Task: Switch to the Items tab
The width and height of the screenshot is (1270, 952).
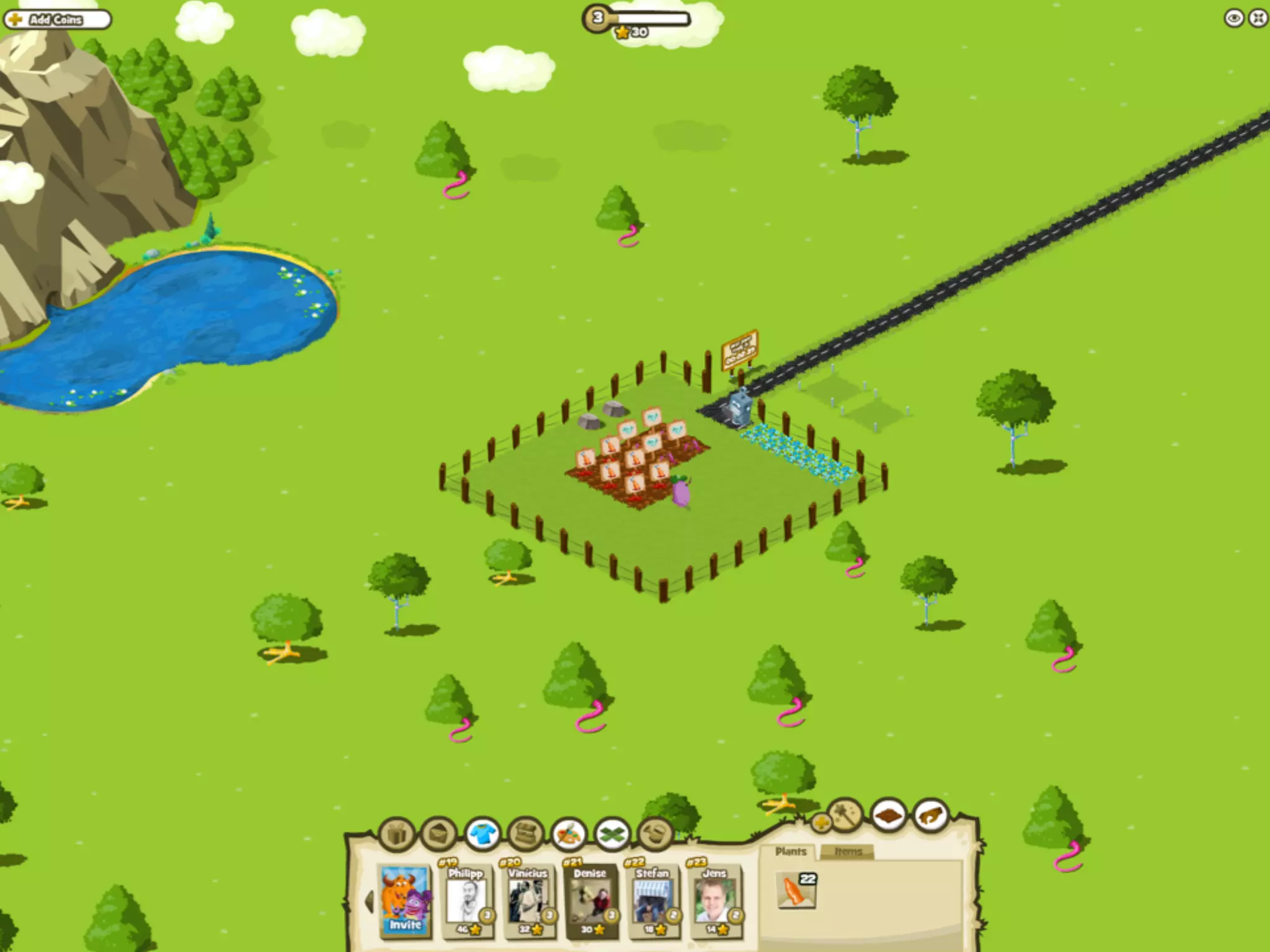Action: point(847,852)
